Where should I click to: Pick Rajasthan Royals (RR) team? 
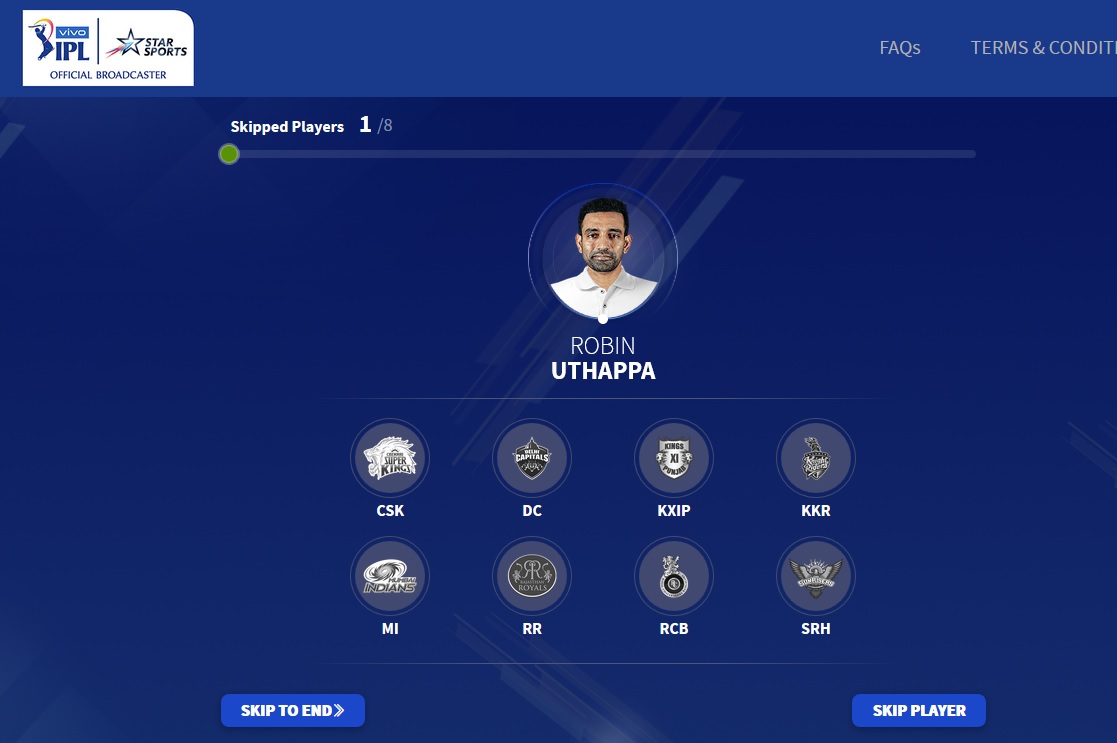[x=531, y=576]
